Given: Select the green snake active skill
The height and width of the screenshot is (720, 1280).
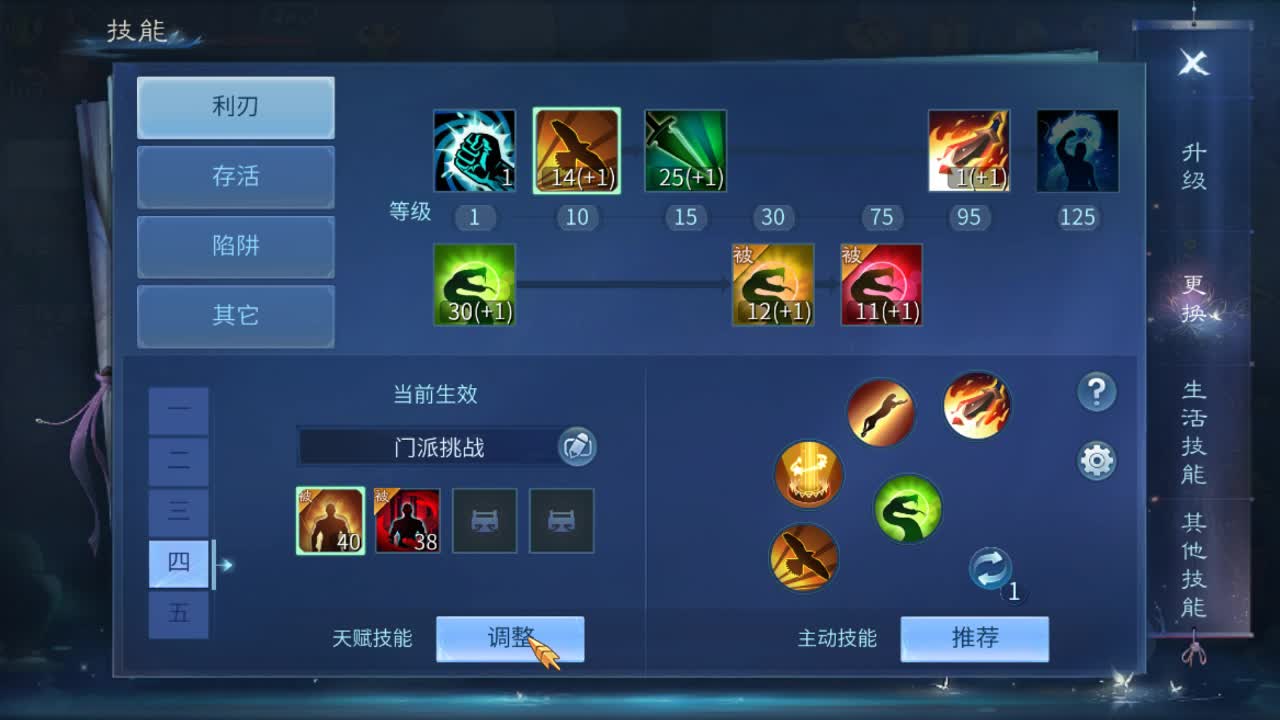Looking at the screenshot, I should pyautogui.click(x=906, y=508).
